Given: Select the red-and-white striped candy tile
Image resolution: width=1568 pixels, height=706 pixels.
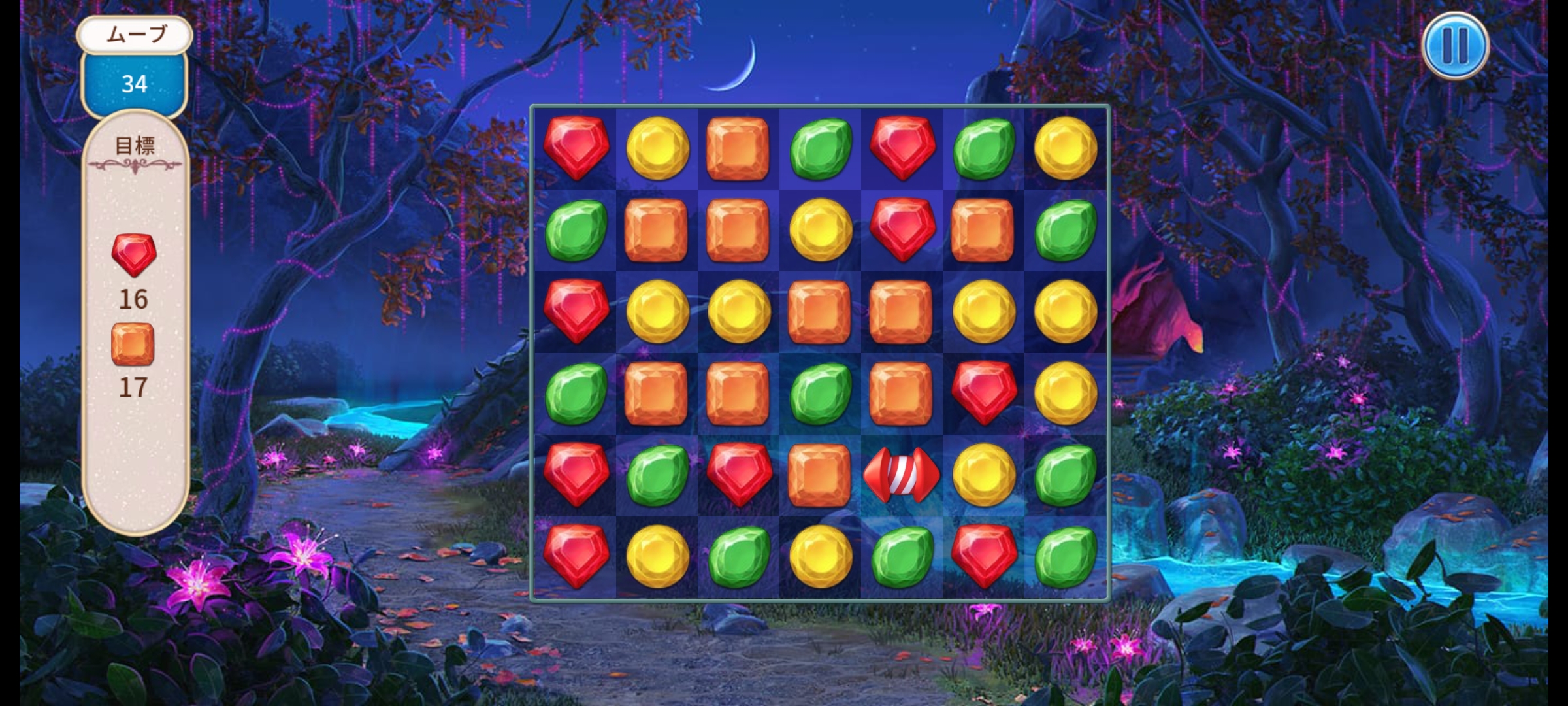Looking at the screenshot, I should [902, 475].
